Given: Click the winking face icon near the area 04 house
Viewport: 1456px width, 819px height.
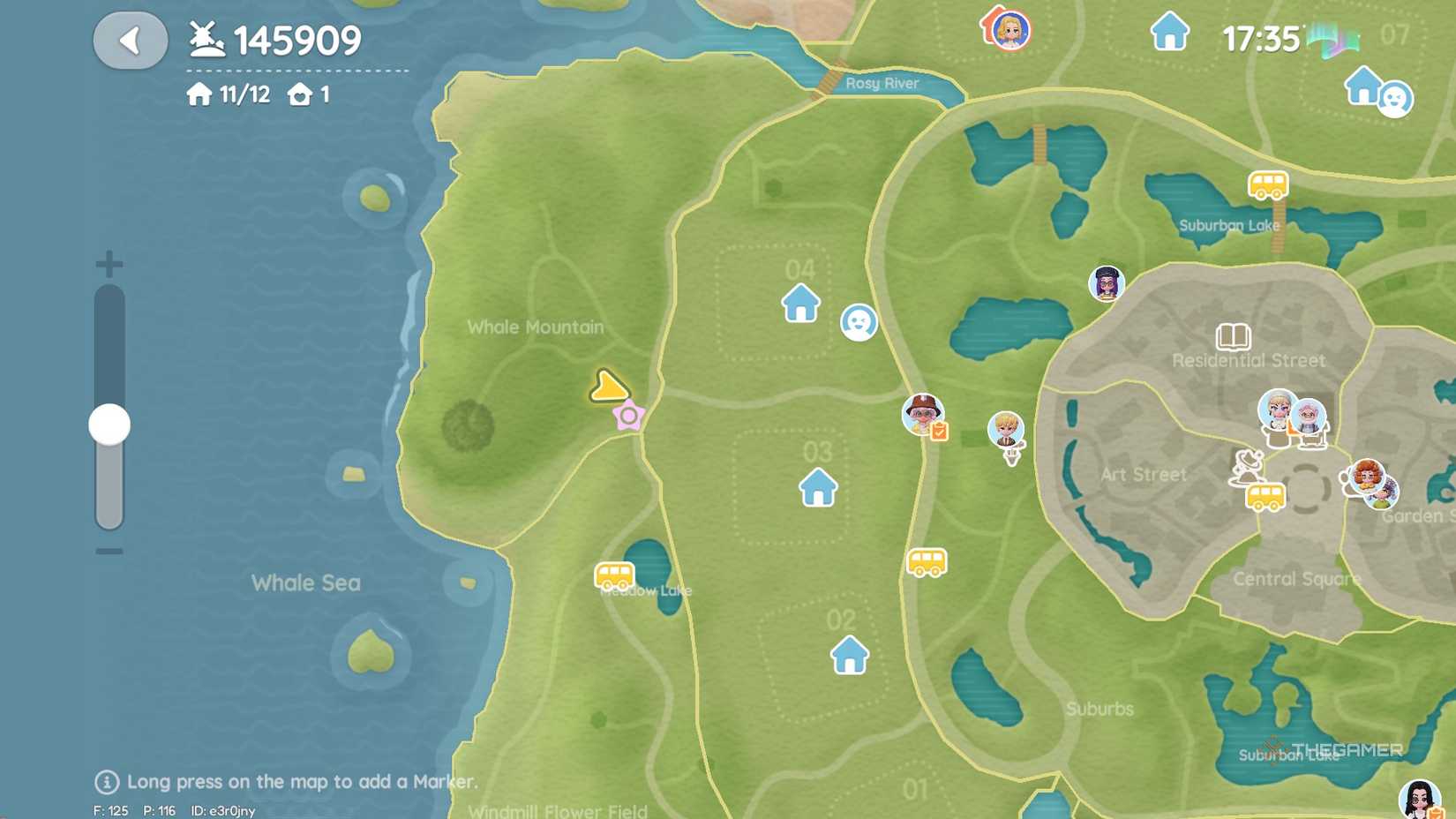Looking at the screenshot, I should coord(857,323).
